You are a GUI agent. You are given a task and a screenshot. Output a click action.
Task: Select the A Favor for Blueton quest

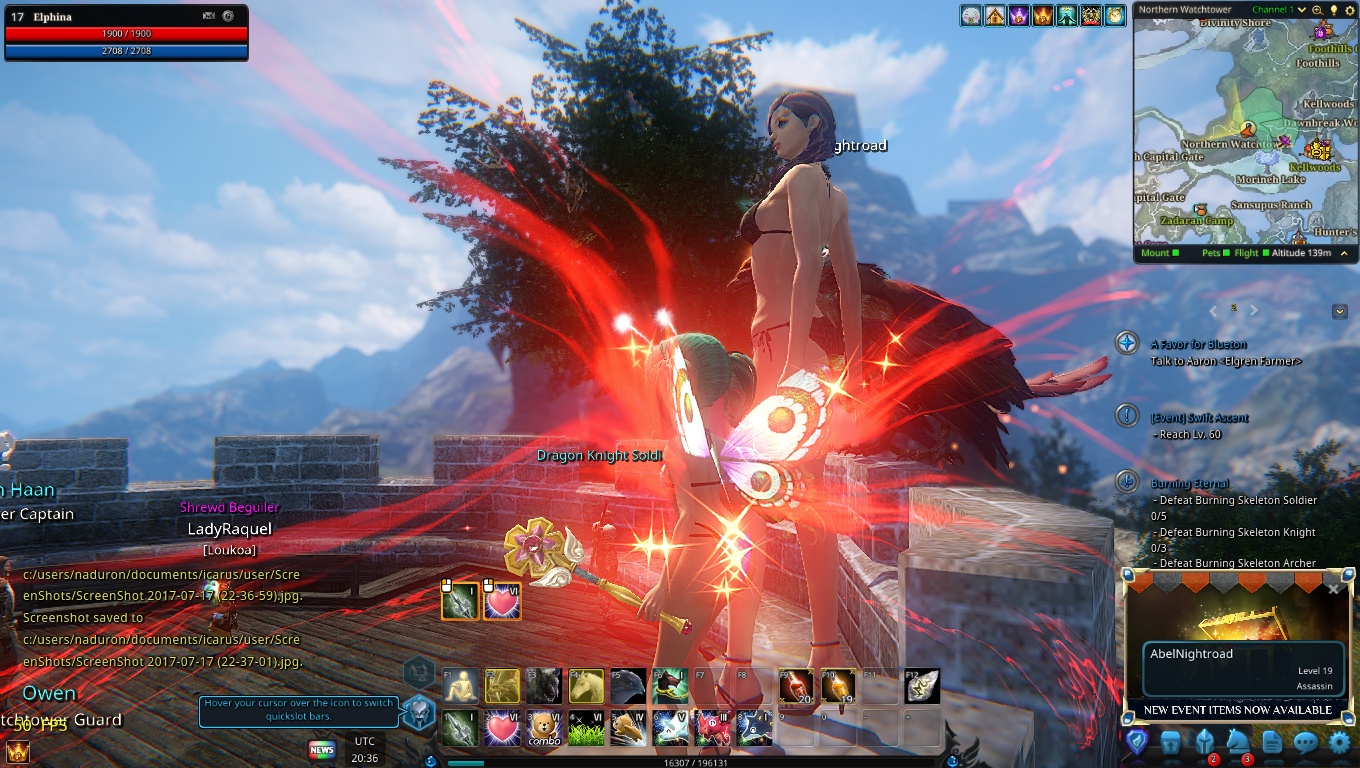[1198, 344]
